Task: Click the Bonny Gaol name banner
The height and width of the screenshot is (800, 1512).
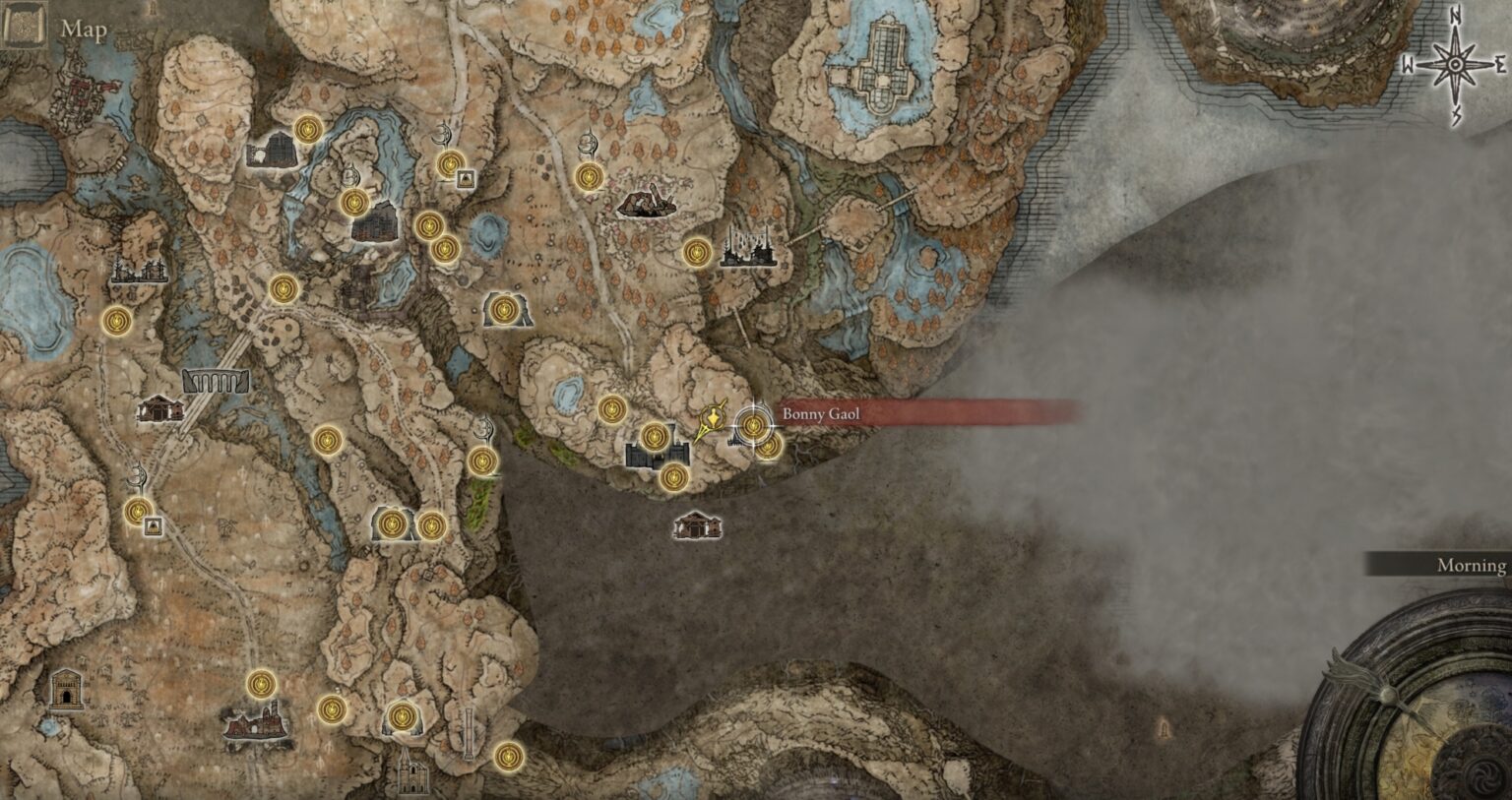Action: point(820,414)
